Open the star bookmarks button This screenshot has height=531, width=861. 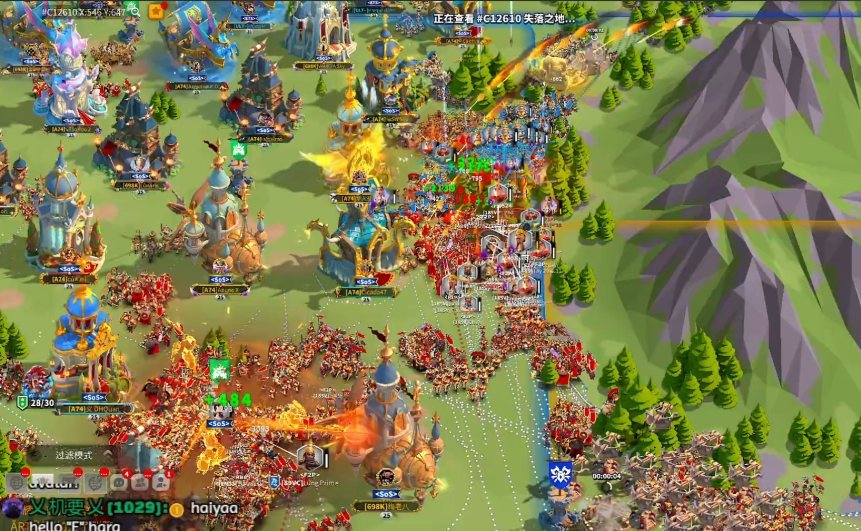point(156,12)
